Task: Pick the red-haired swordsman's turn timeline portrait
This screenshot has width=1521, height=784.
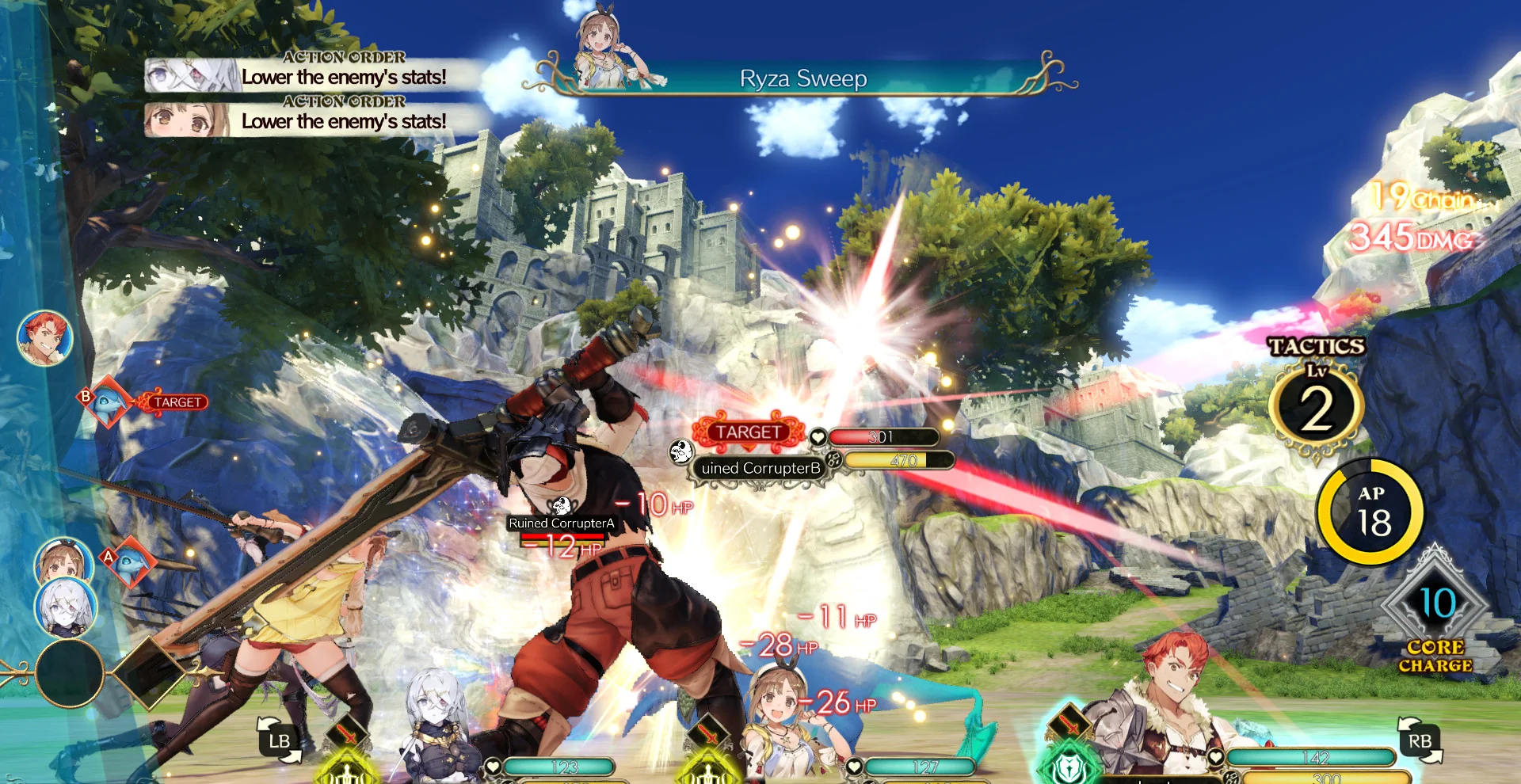Action: (x=45, y=338)
